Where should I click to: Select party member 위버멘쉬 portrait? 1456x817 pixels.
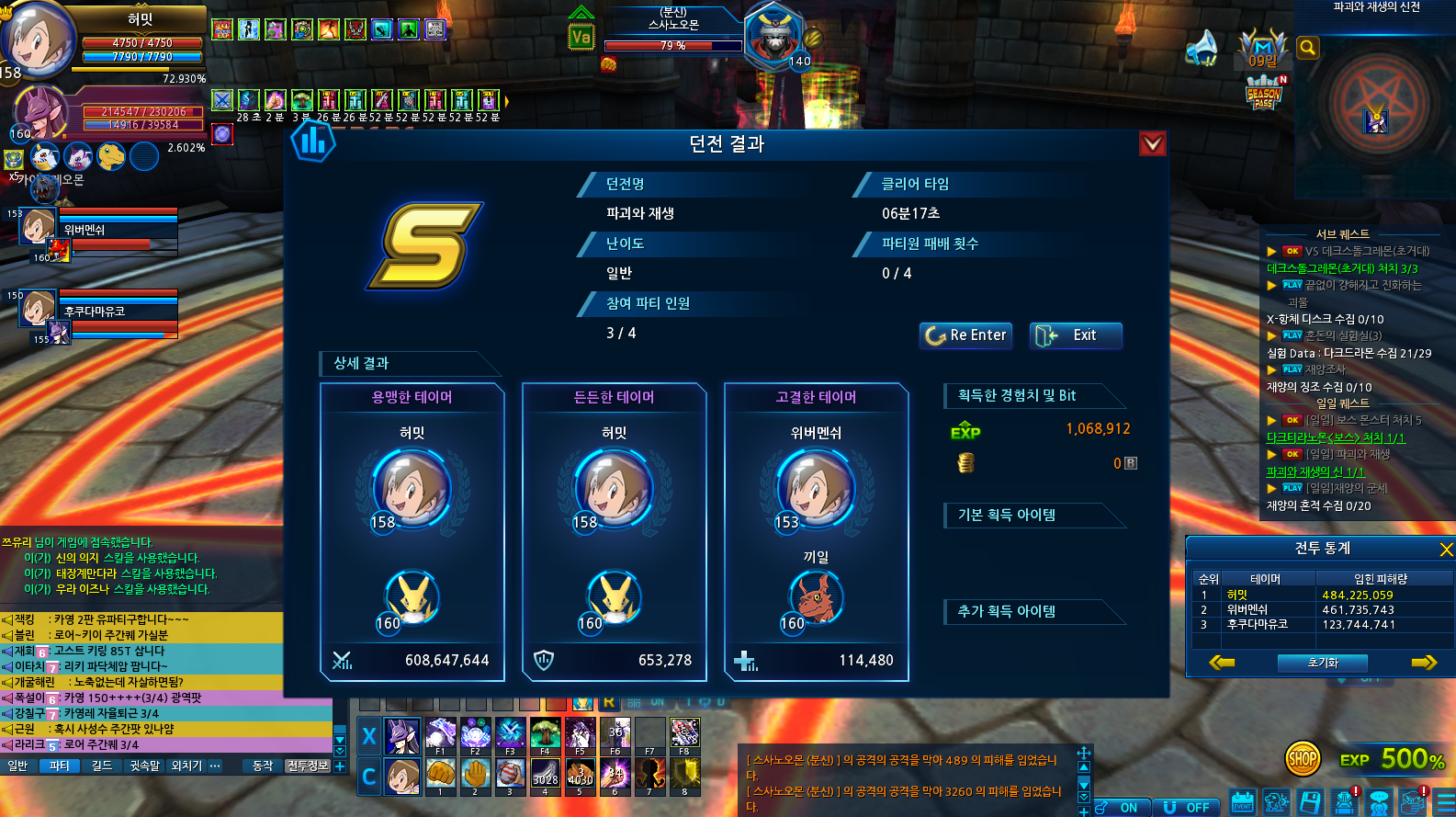[x=39, y=226]
